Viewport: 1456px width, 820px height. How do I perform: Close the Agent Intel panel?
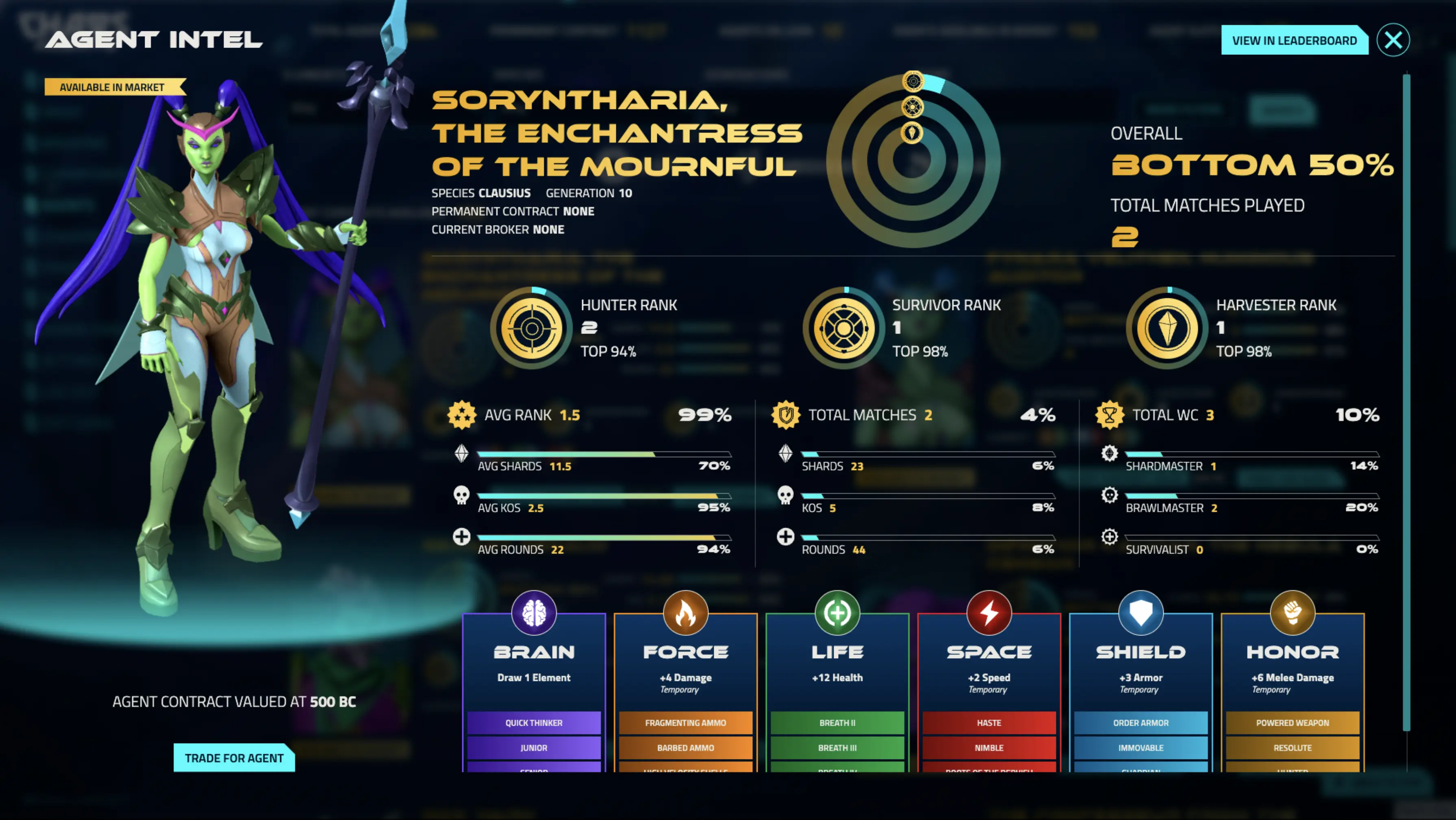pos(1393,40)
